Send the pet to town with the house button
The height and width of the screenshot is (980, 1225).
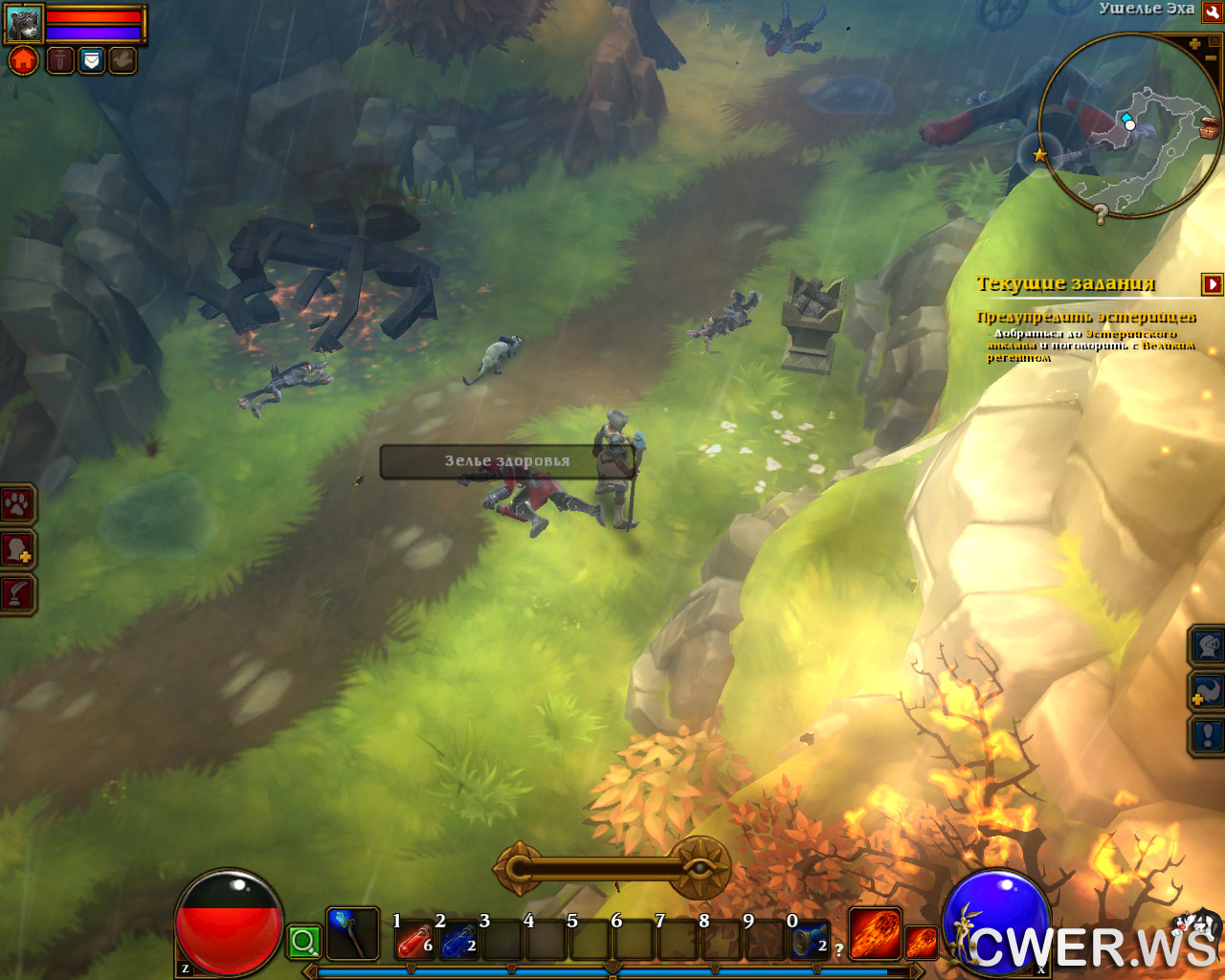[x=23, y=61]
